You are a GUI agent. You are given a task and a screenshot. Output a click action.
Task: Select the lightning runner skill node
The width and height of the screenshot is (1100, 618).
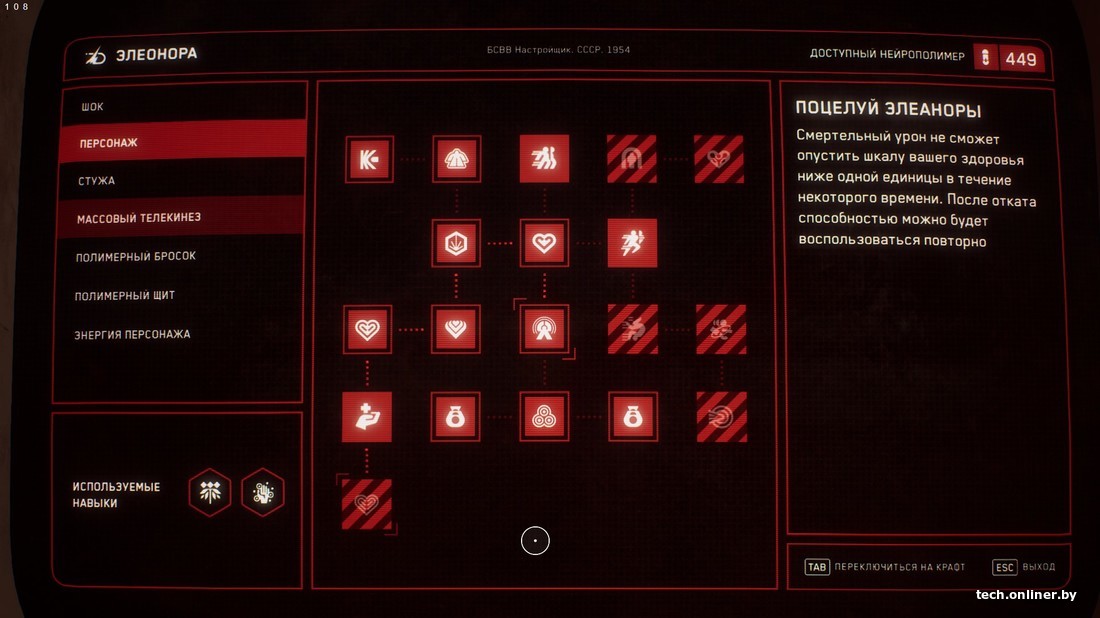pos(632,243)
